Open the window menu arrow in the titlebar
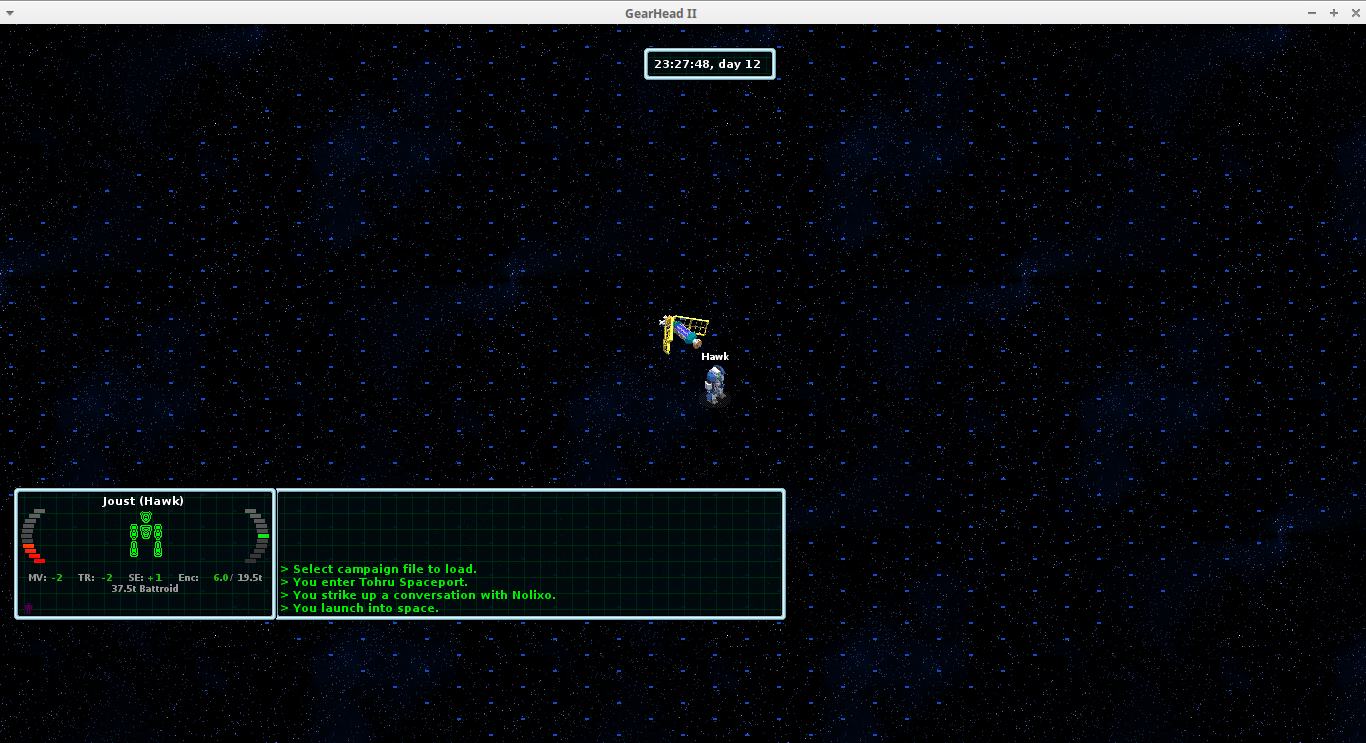Image resolution: width=1366 pixels, height=743 pixels. point(10,13)
